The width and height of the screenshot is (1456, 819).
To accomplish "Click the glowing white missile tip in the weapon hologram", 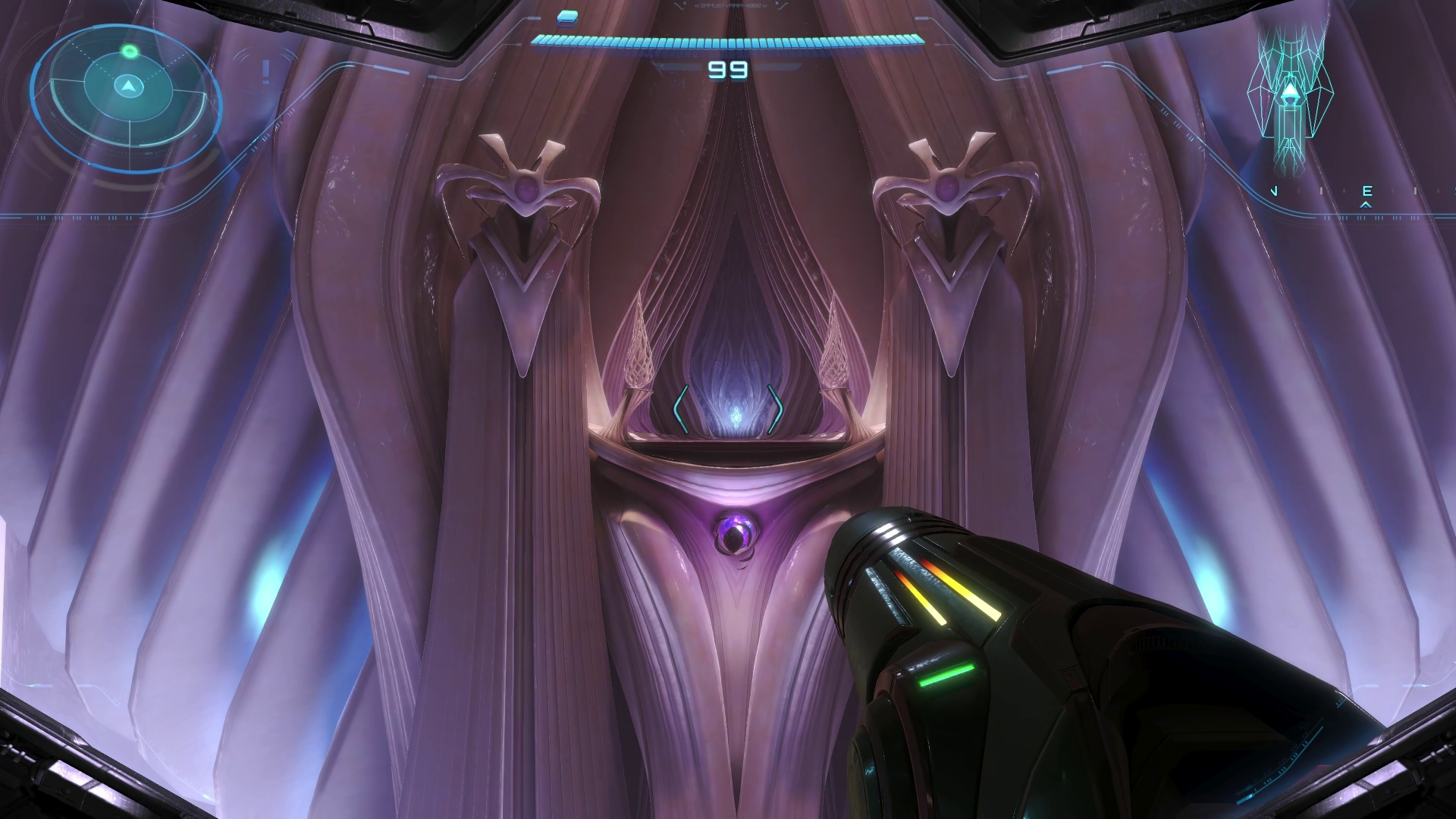I will coord(1290,89).
